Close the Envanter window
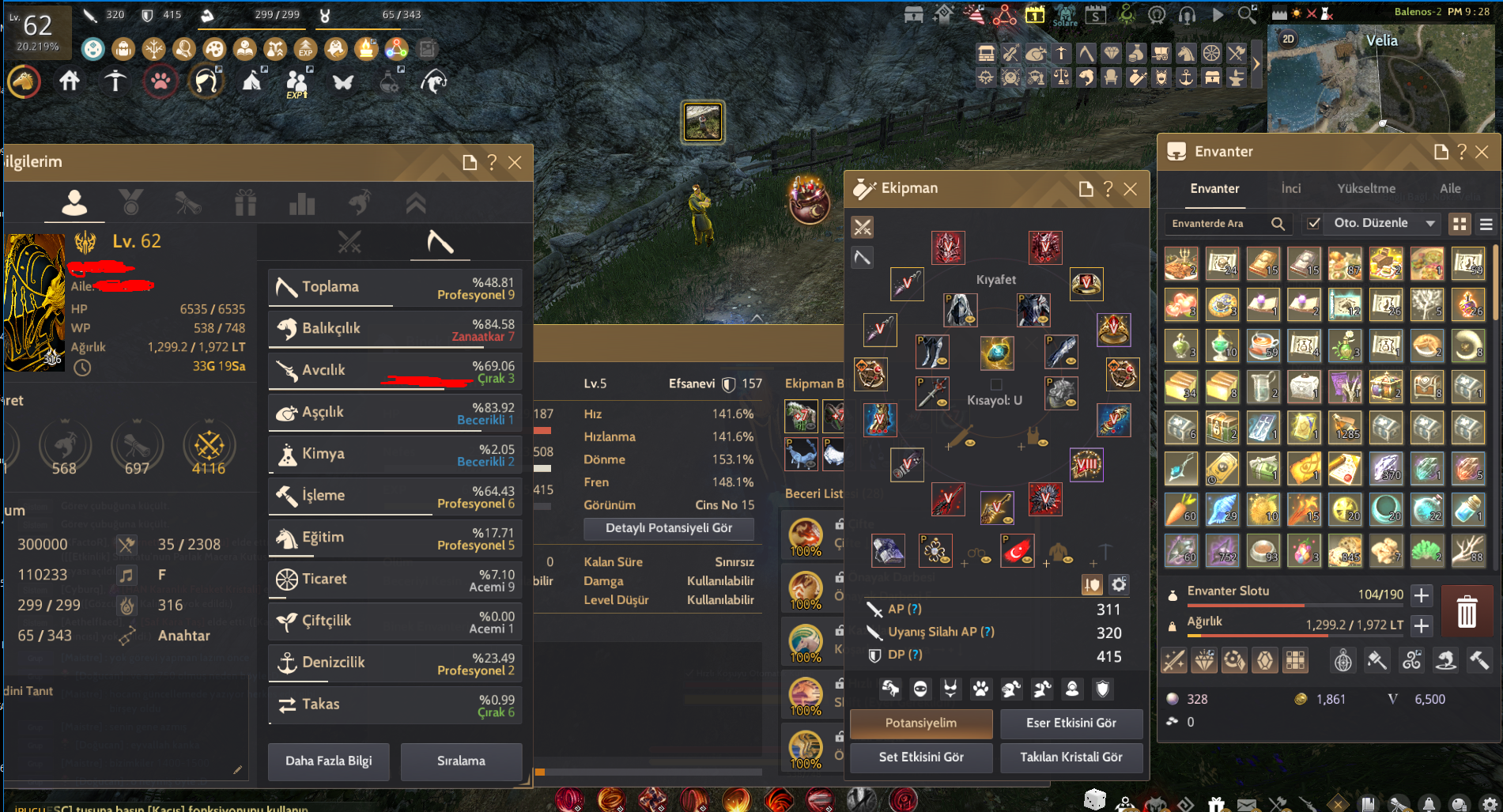Screen dimensions: 1503x812 point(1482,152)
